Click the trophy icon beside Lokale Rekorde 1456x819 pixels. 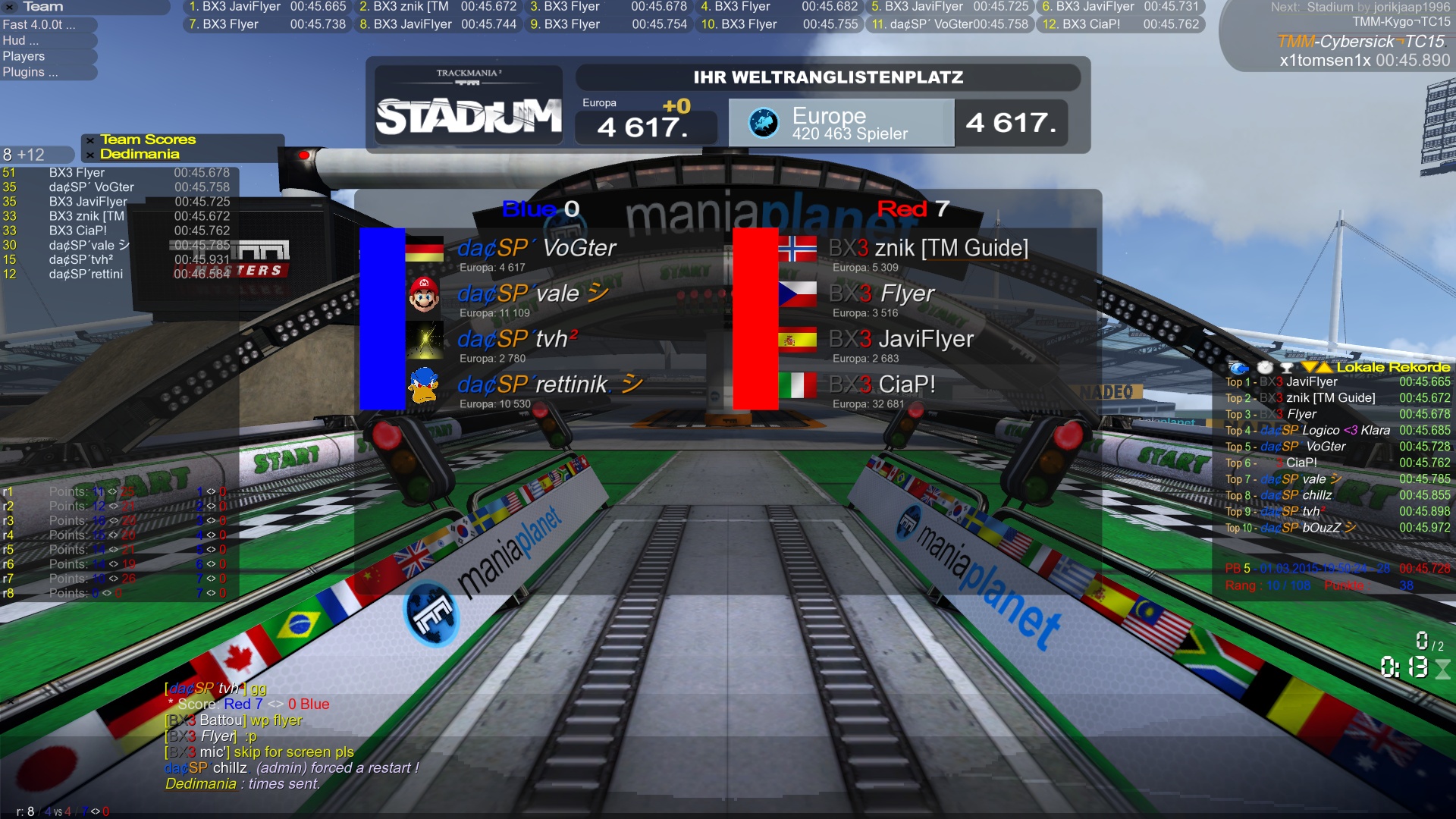(x=1286, y=368)
